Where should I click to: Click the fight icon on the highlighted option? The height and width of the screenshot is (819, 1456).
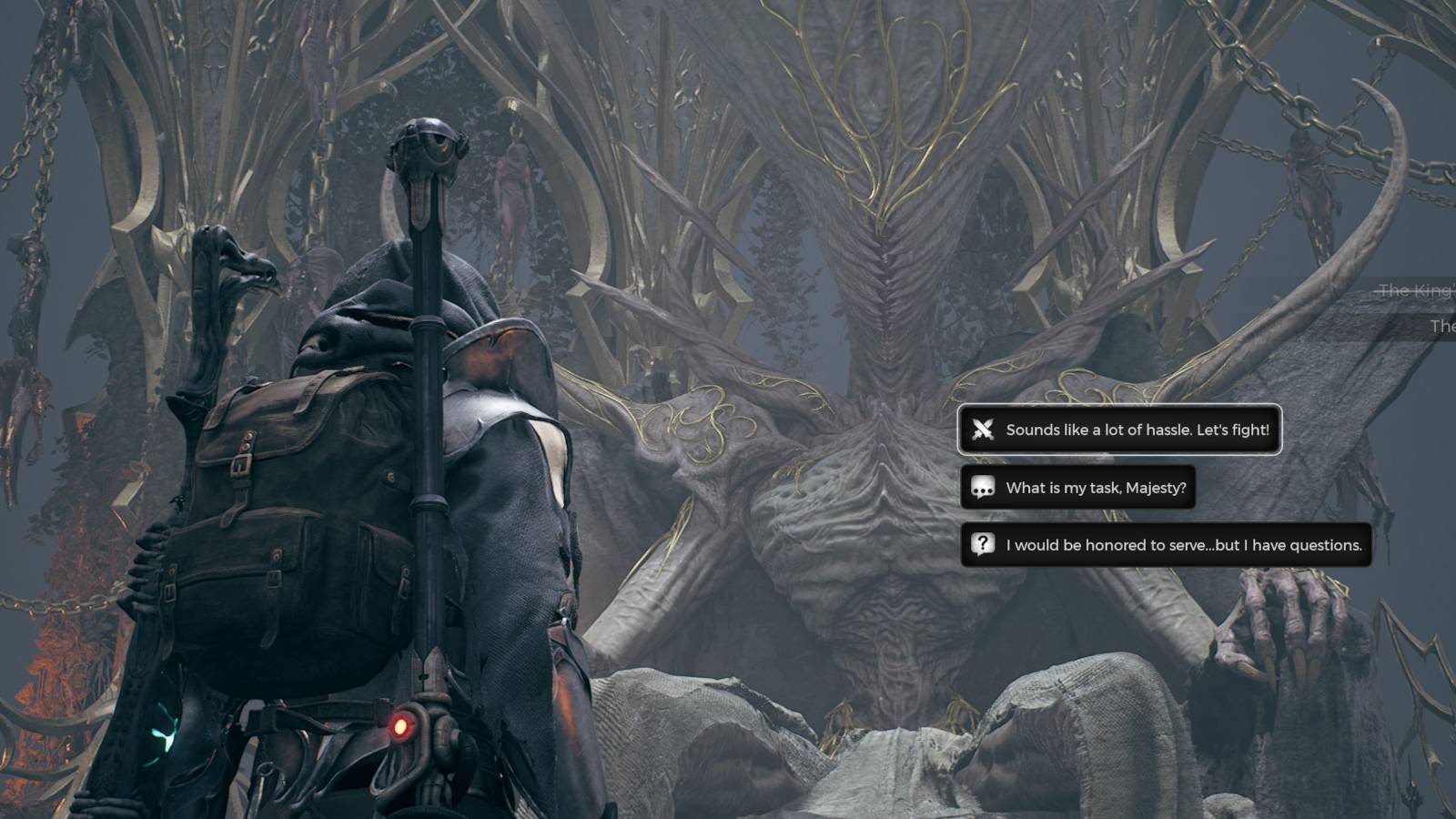coord(983,430)
